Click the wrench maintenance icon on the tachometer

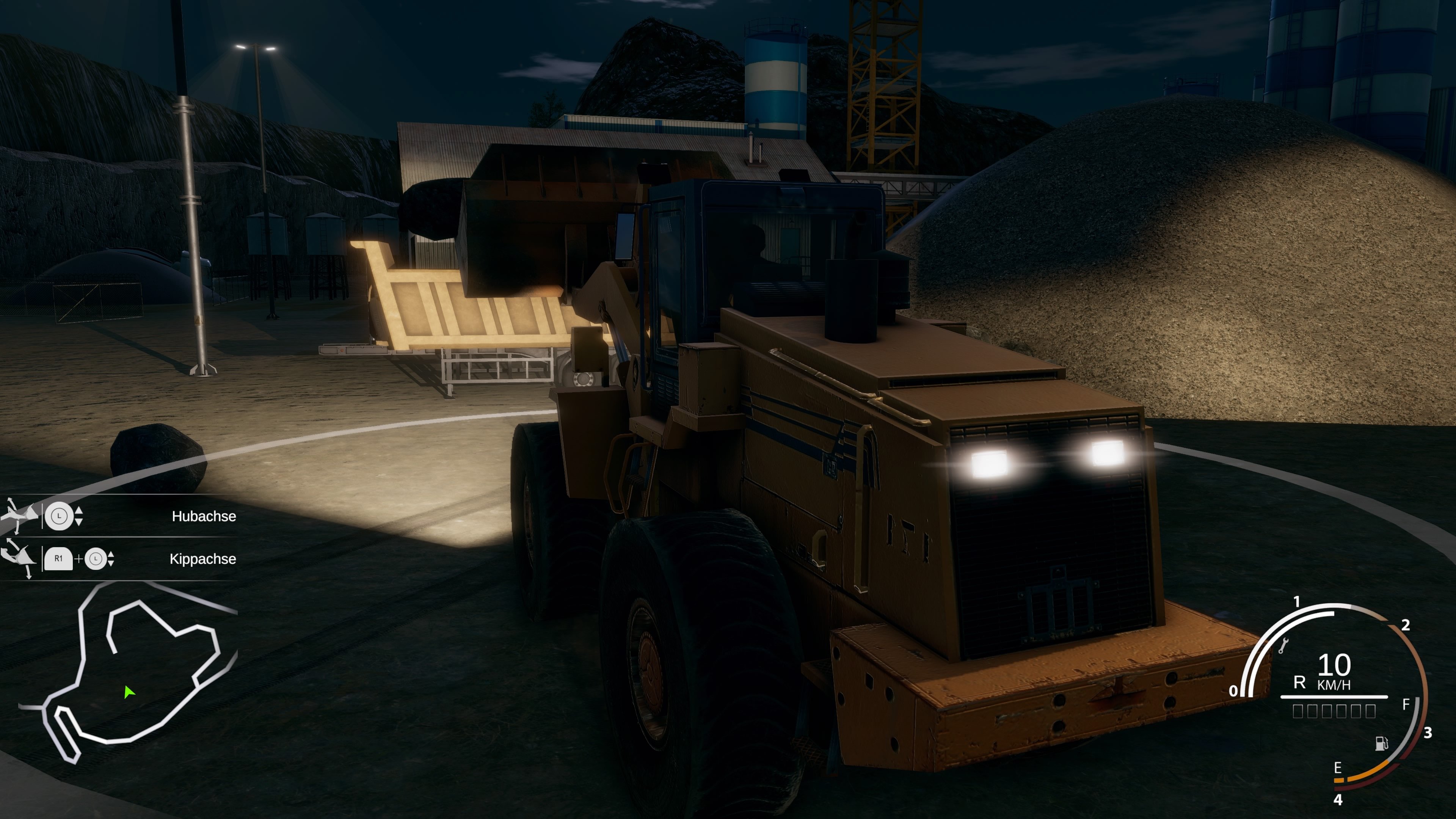1284,645
